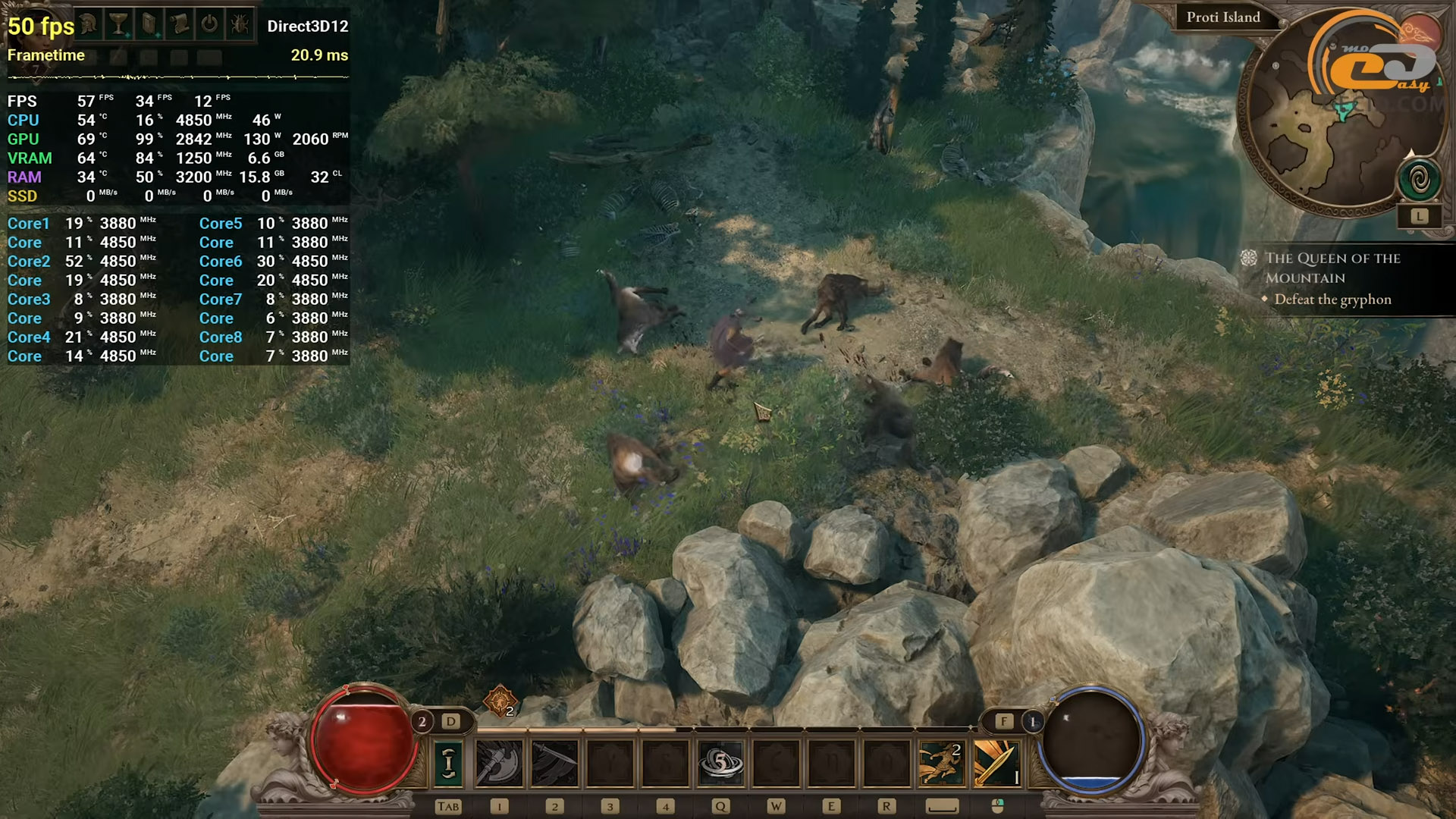
Task: Use the sword slash ability slot
Action: click(x=554, y=762)
